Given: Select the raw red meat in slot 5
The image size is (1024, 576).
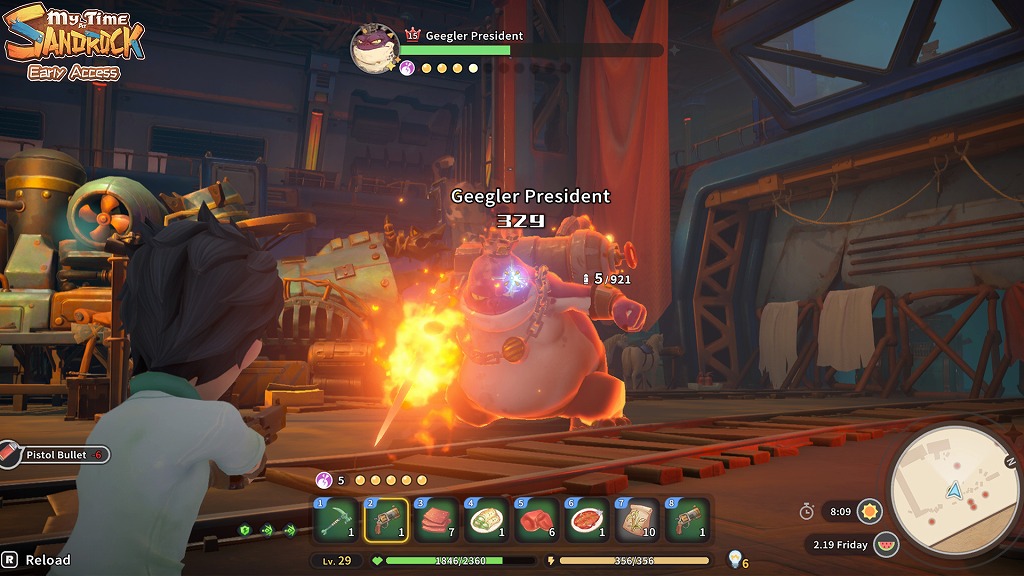Looking at the screenshot, I should click(538, 520).
